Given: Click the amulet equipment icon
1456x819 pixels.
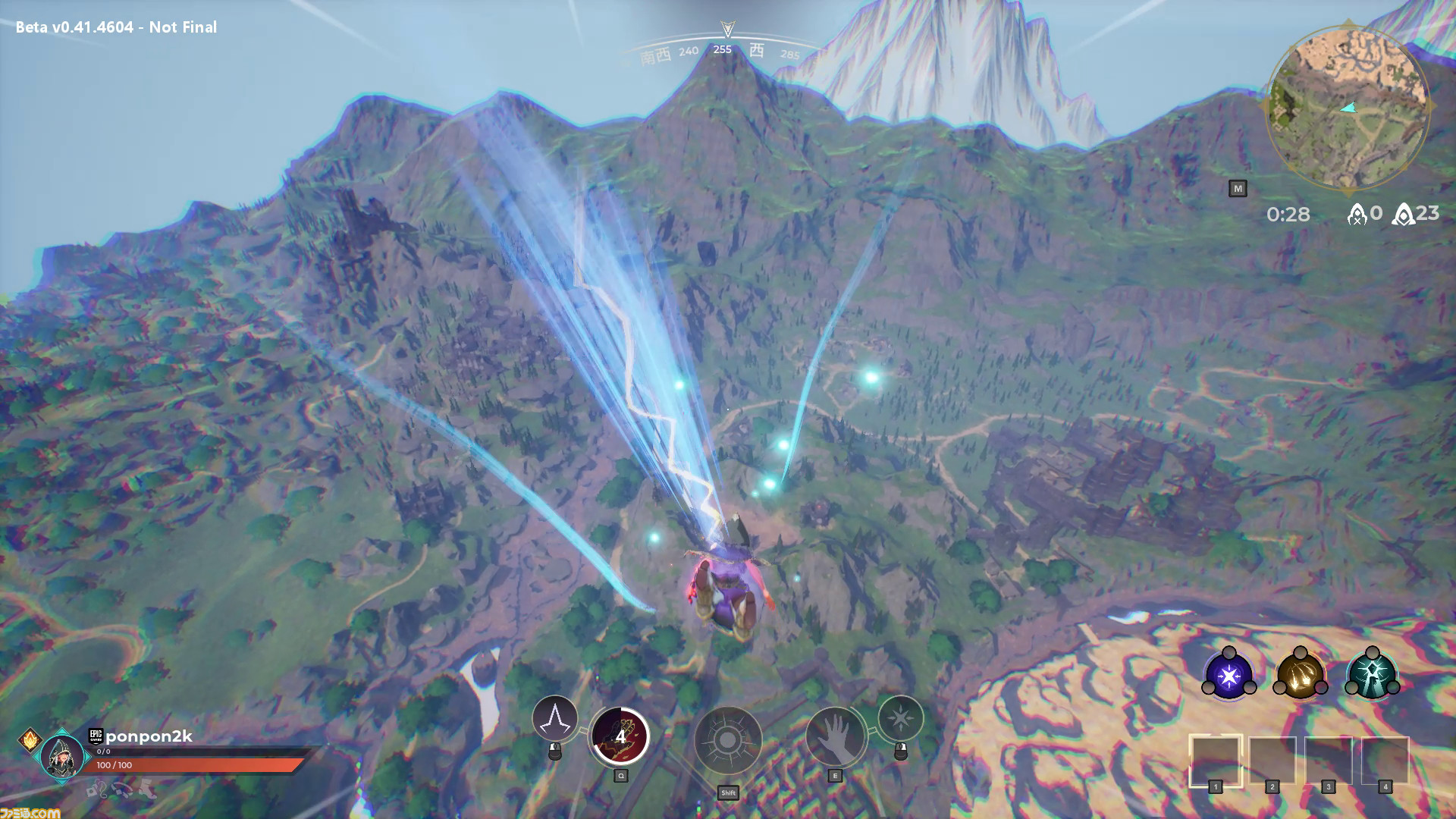Looking at the screenshot, I should tap(97, 791).
